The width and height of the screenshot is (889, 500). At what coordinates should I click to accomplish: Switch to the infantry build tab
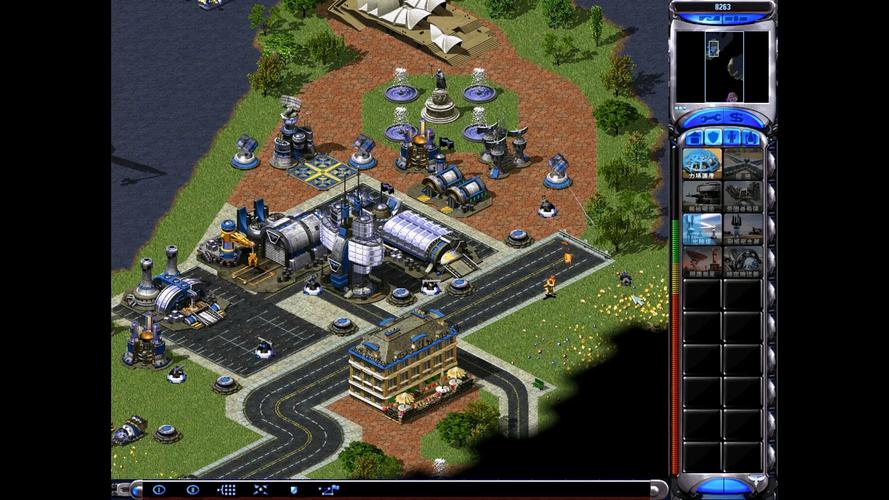pyautogui.click(x=733, y=137)
